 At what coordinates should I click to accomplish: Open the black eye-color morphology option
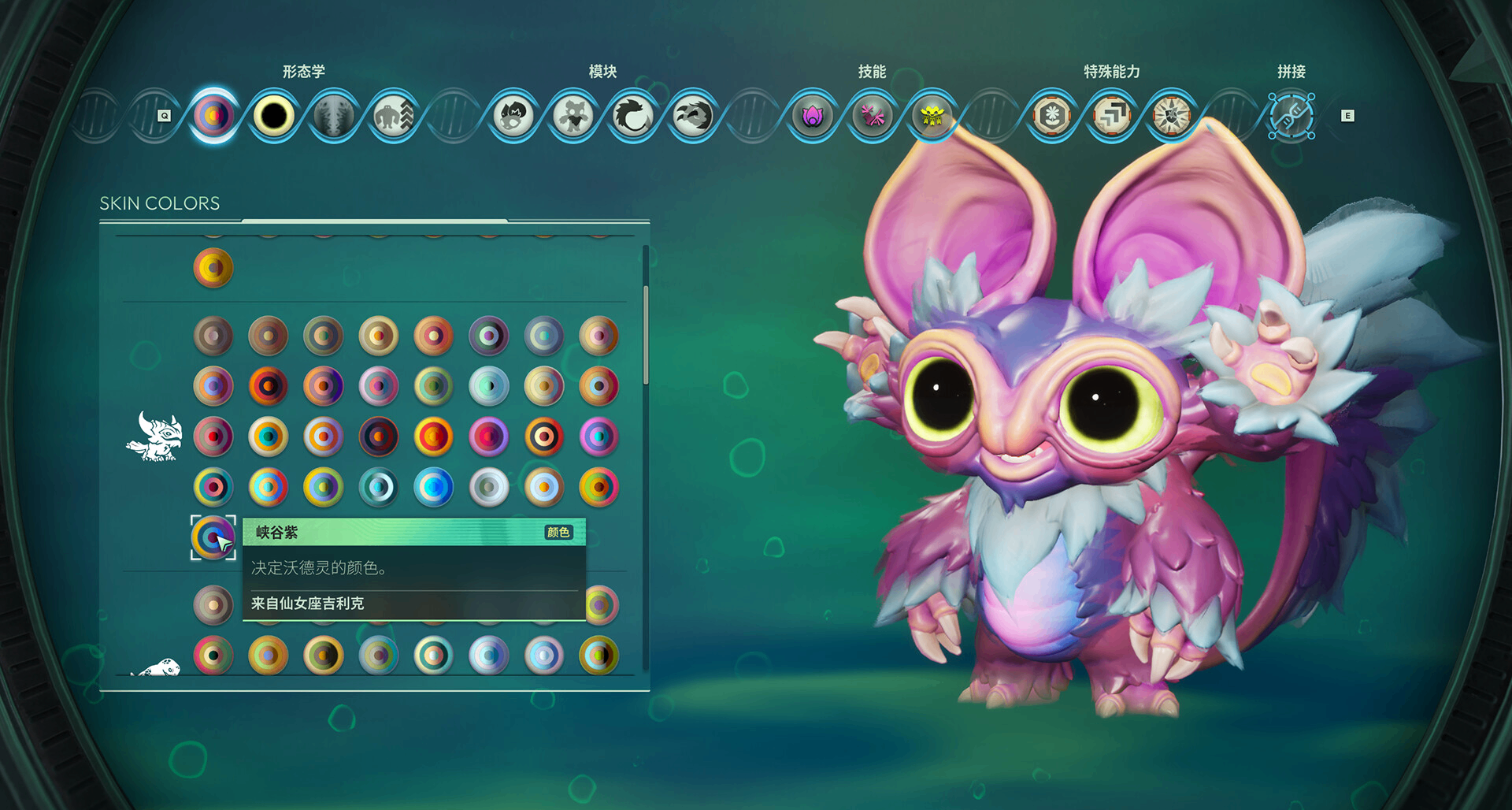tap(273, 116)
